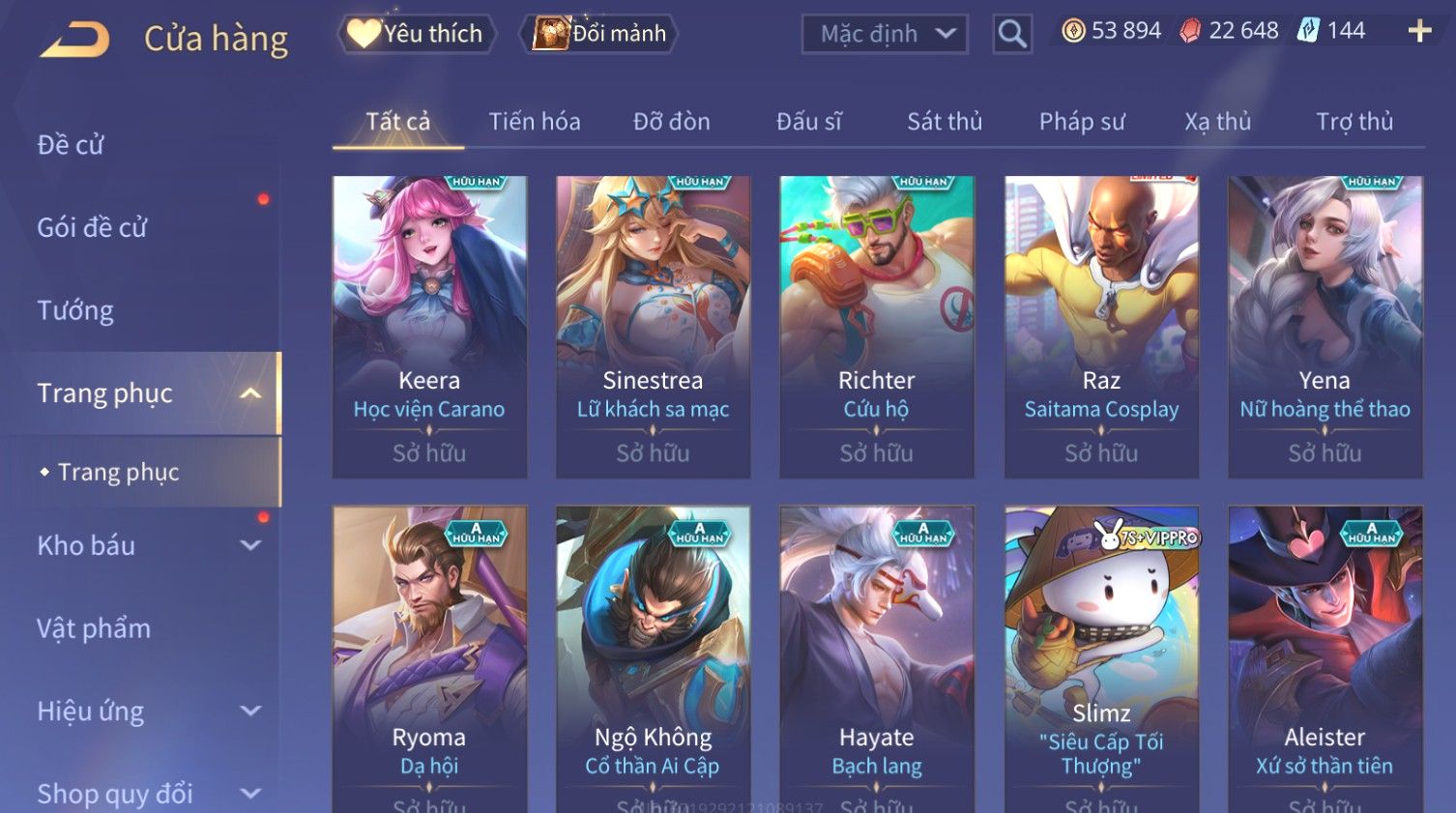Screen dimensions: 1456x813
Task: Pick the Hayate Bạch lang skin
Action: pyautogui.click(x=877, y=657)
